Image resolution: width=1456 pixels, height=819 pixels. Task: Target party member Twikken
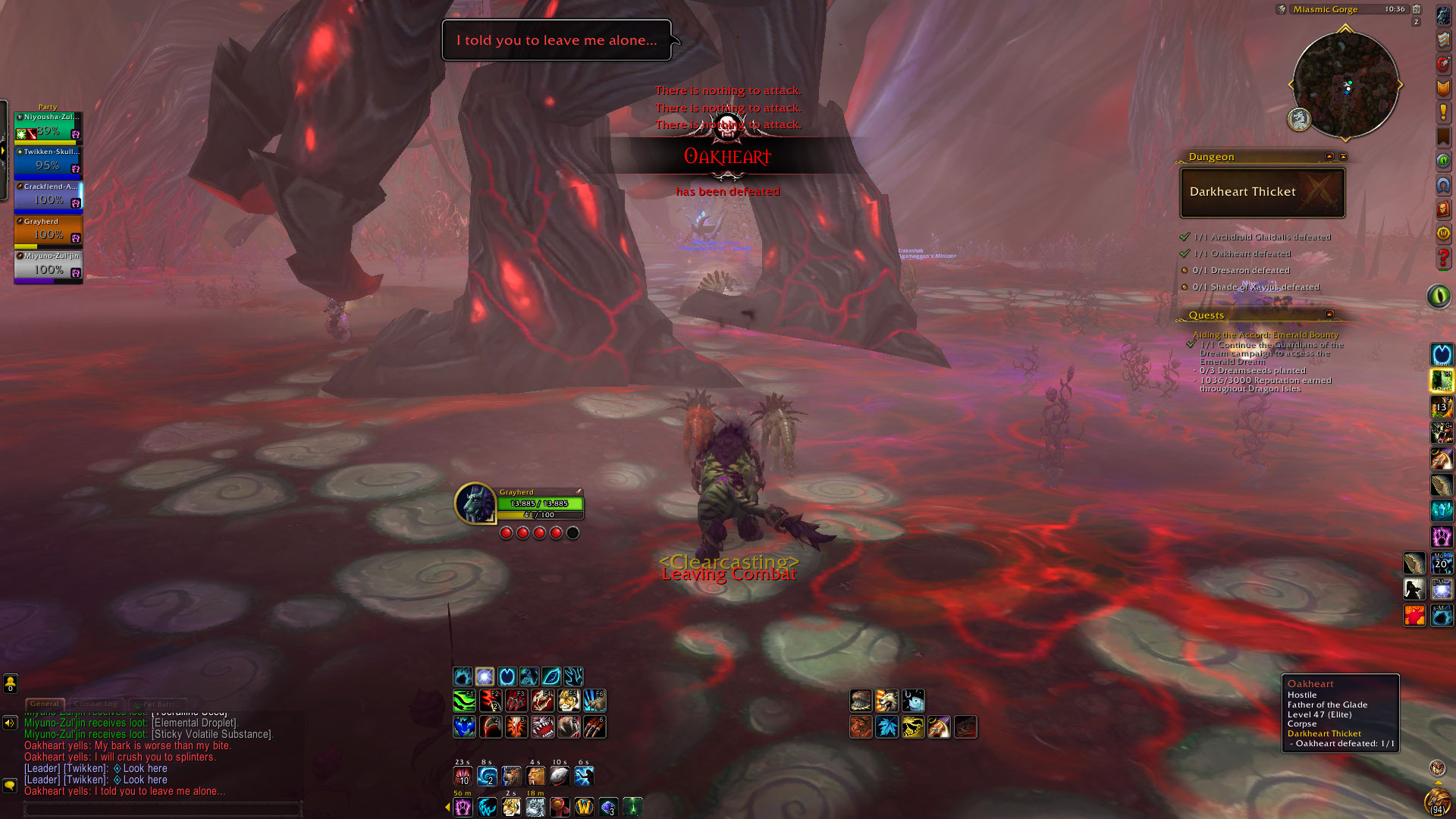(x=48, y=161)
